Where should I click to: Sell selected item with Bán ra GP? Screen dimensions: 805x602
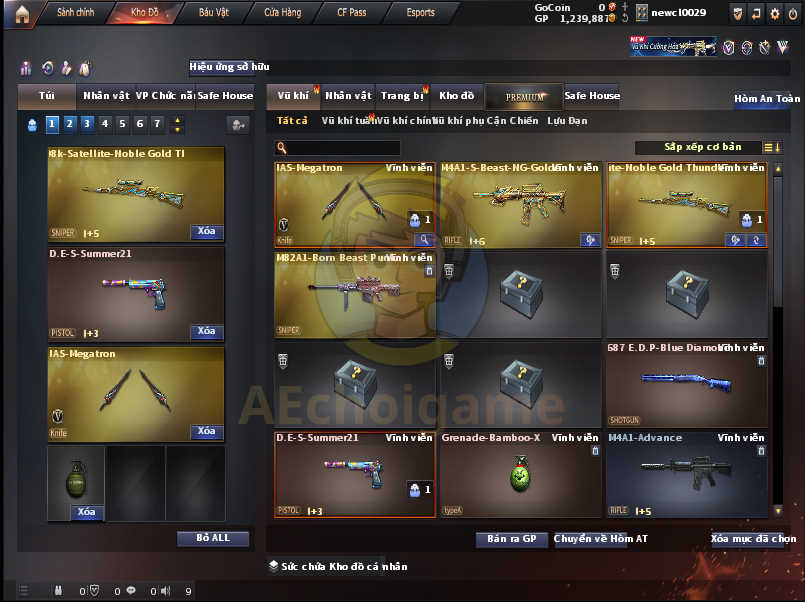(511, 539)
